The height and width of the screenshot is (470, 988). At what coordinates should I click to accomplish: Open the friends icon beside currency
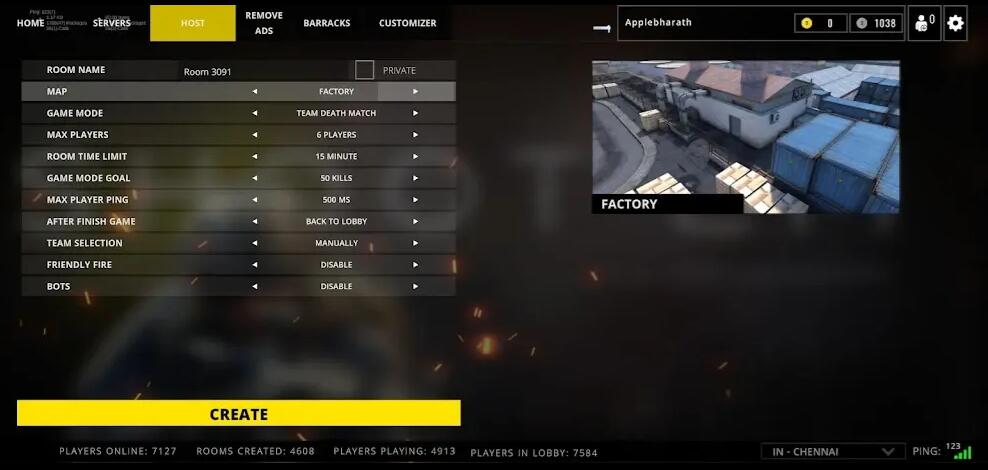pyautogui.click(x=924, y=23)
